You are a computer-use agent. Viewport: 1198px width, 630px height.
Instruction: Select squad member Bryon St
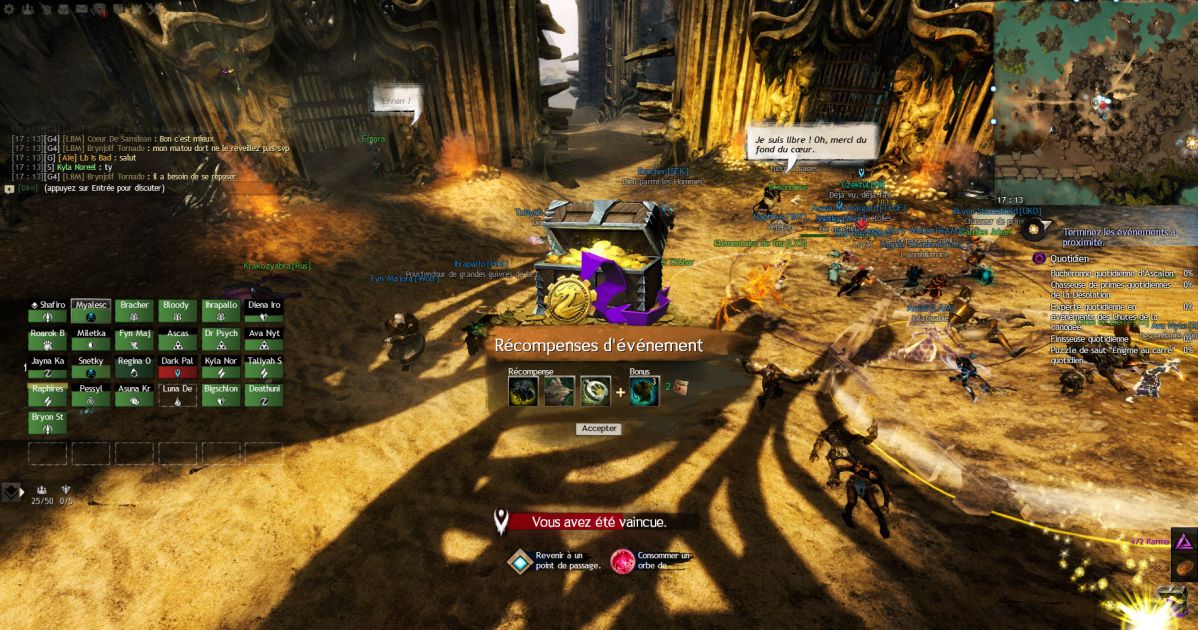[x=48, y=422]
